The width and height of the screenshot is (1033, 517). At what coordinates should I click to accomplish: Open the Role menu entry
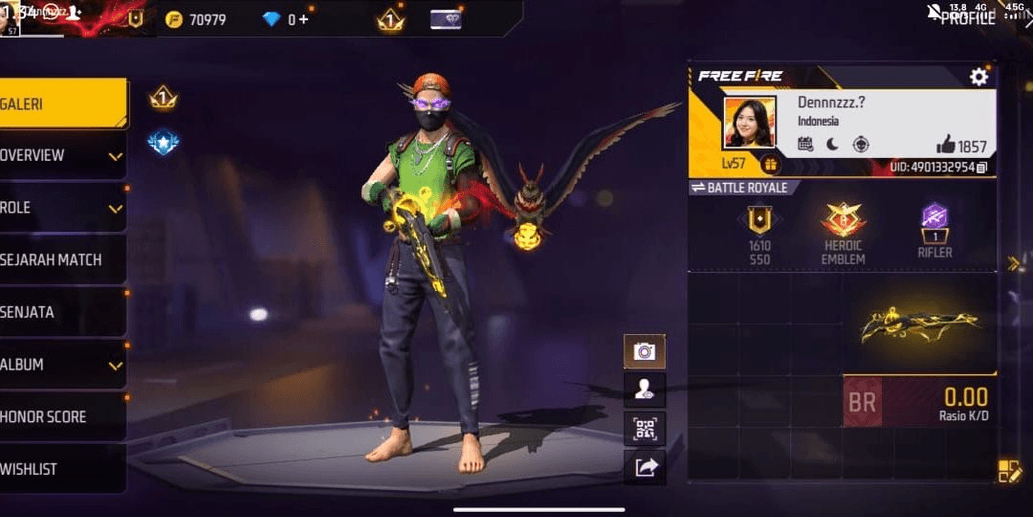pos(62,208)
